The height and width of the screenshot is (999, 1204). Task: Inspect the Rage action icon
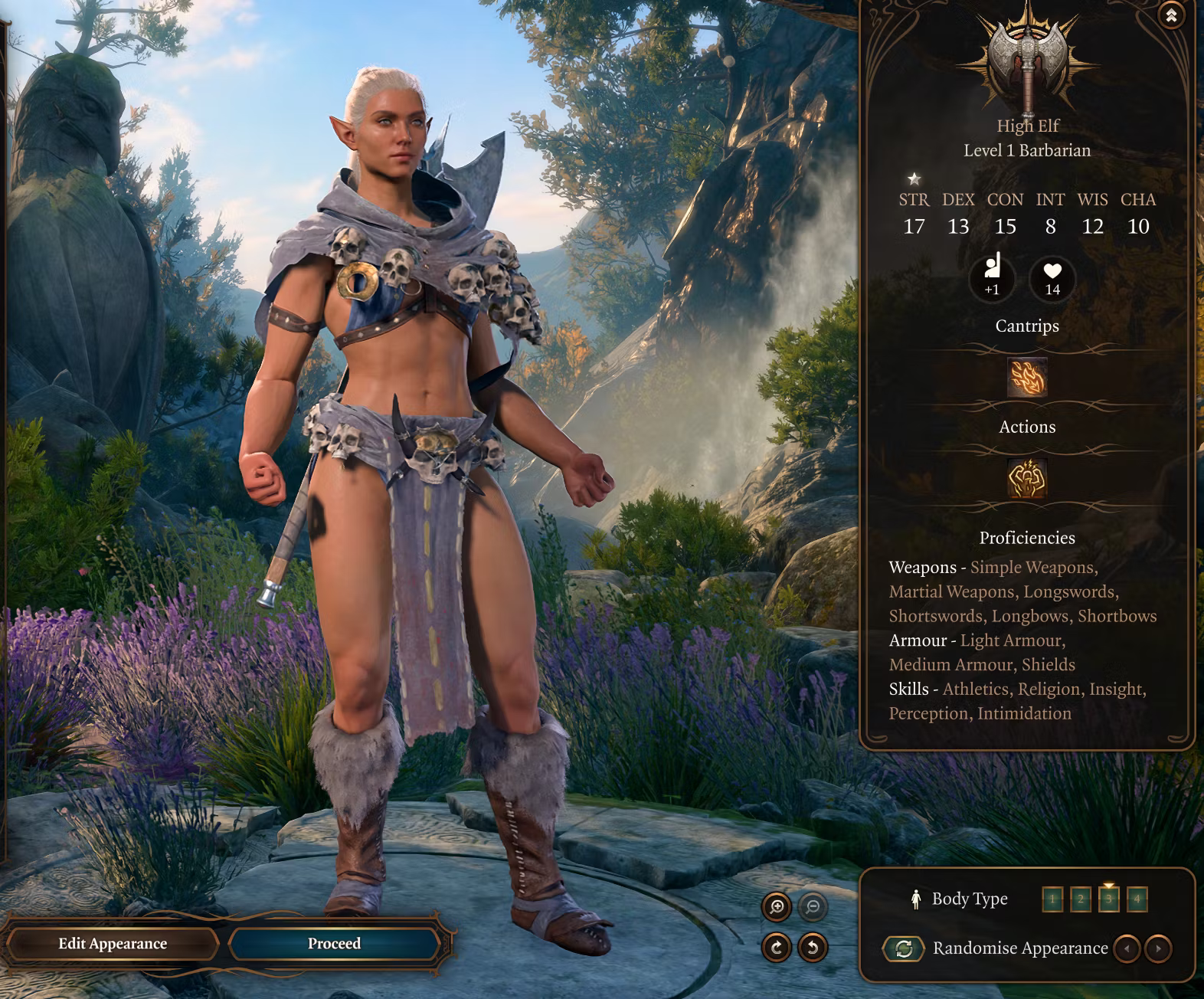coord(1027,479)
